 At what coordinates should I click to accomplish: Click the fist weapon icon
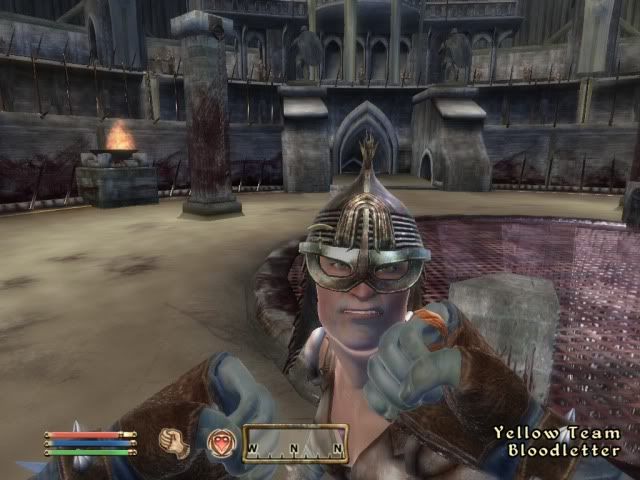(176, 441)
